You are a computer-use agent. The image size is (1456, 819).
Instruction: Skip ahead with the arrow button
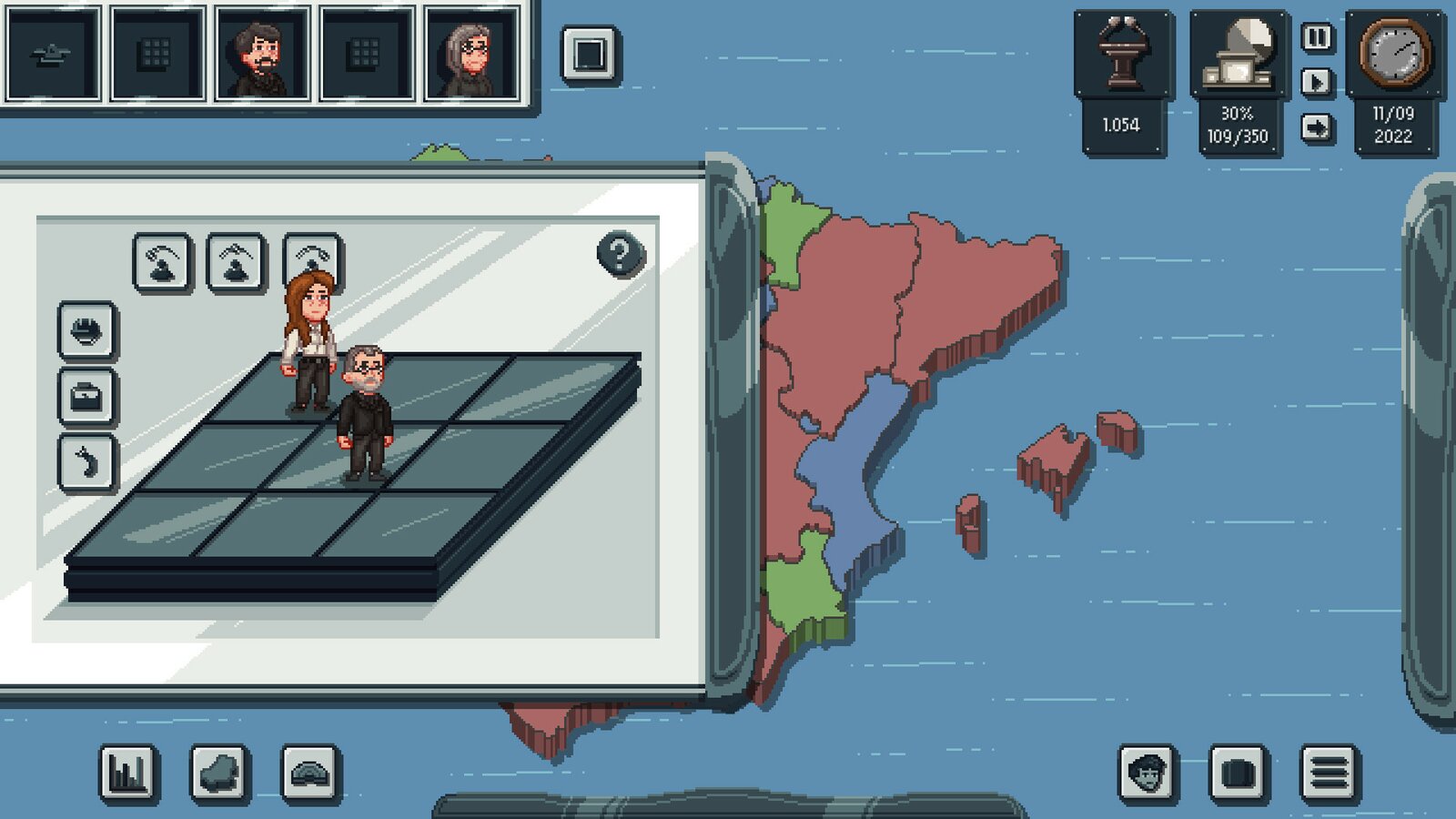(x=1317, y=127)
